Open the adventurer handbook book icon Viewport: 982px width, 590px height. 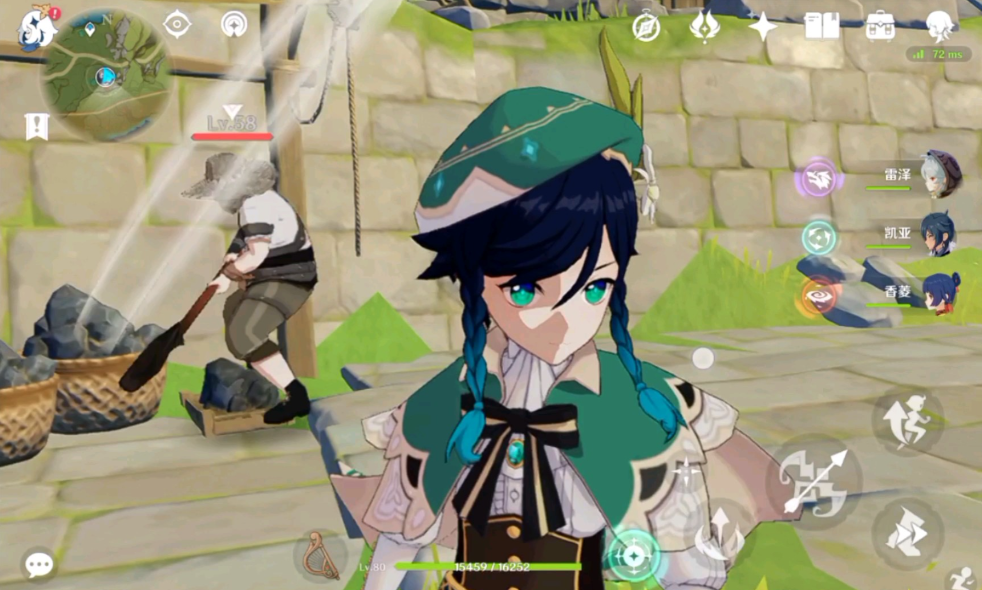coord(822,26)
